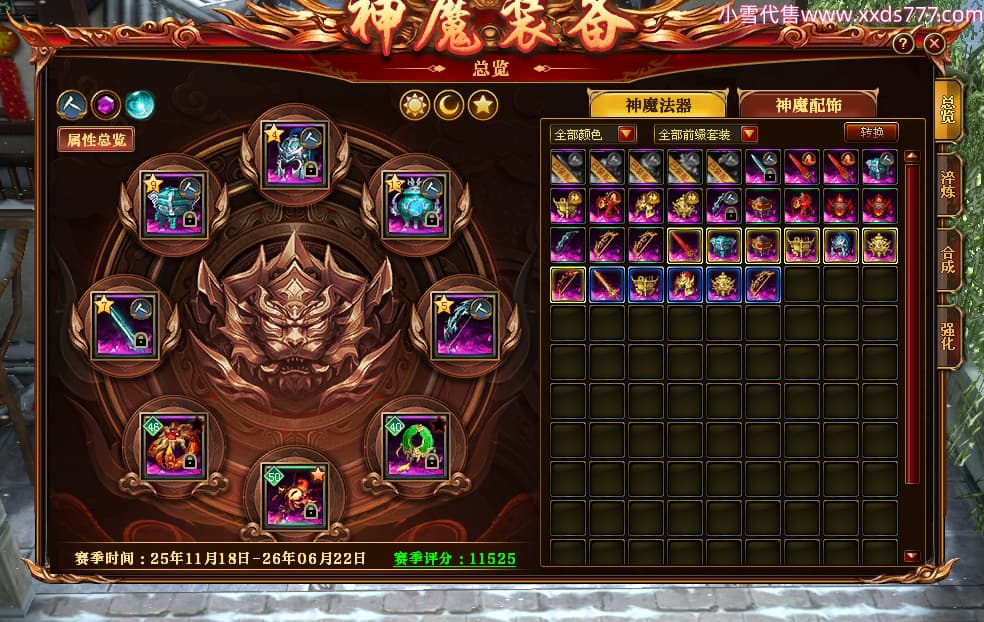
Task: Click the 转换 button
Action: (x=871, y=132)
